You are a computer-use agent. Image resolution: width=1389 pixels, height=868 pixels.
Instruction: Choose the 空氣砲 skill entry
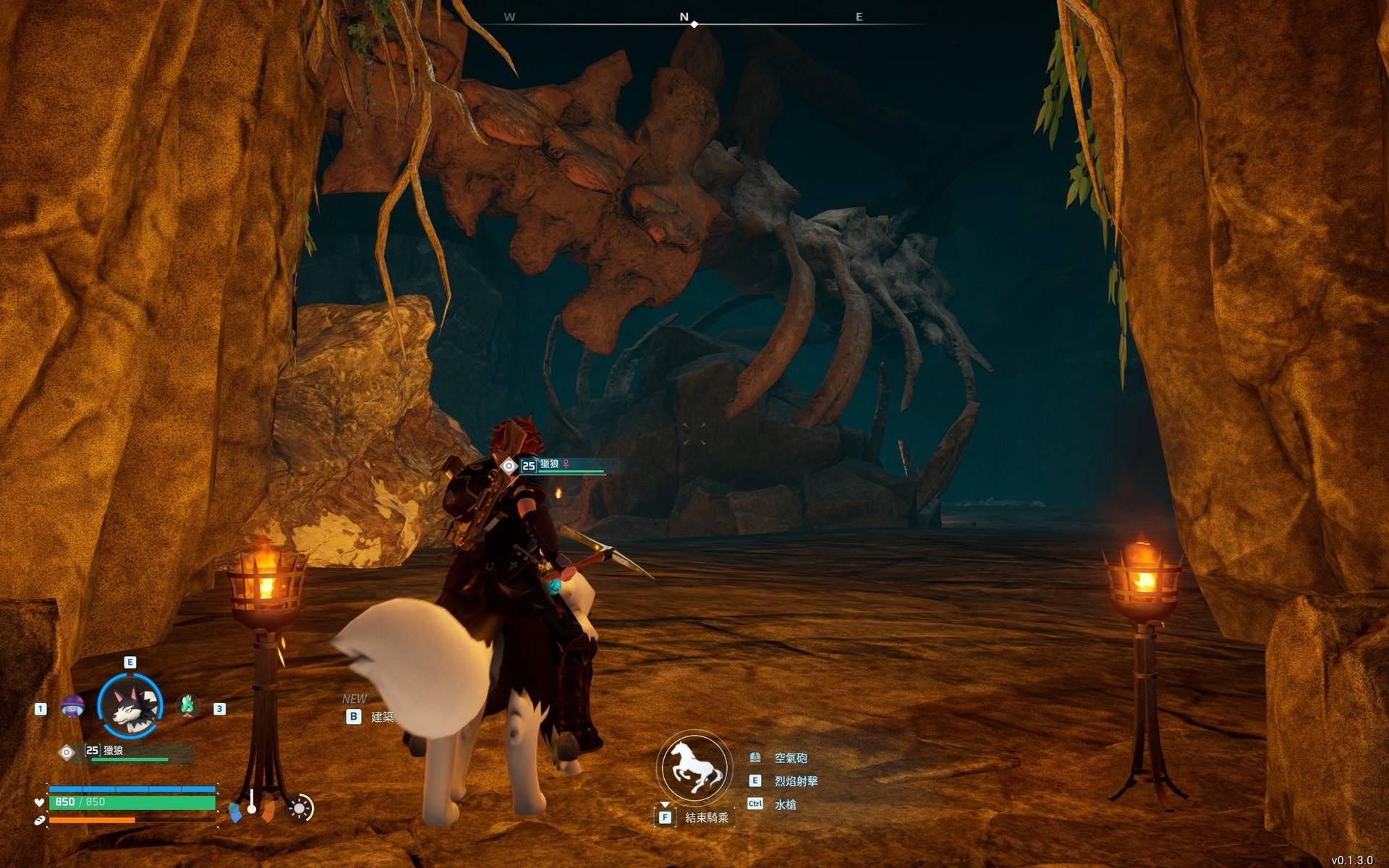[790, 758]
